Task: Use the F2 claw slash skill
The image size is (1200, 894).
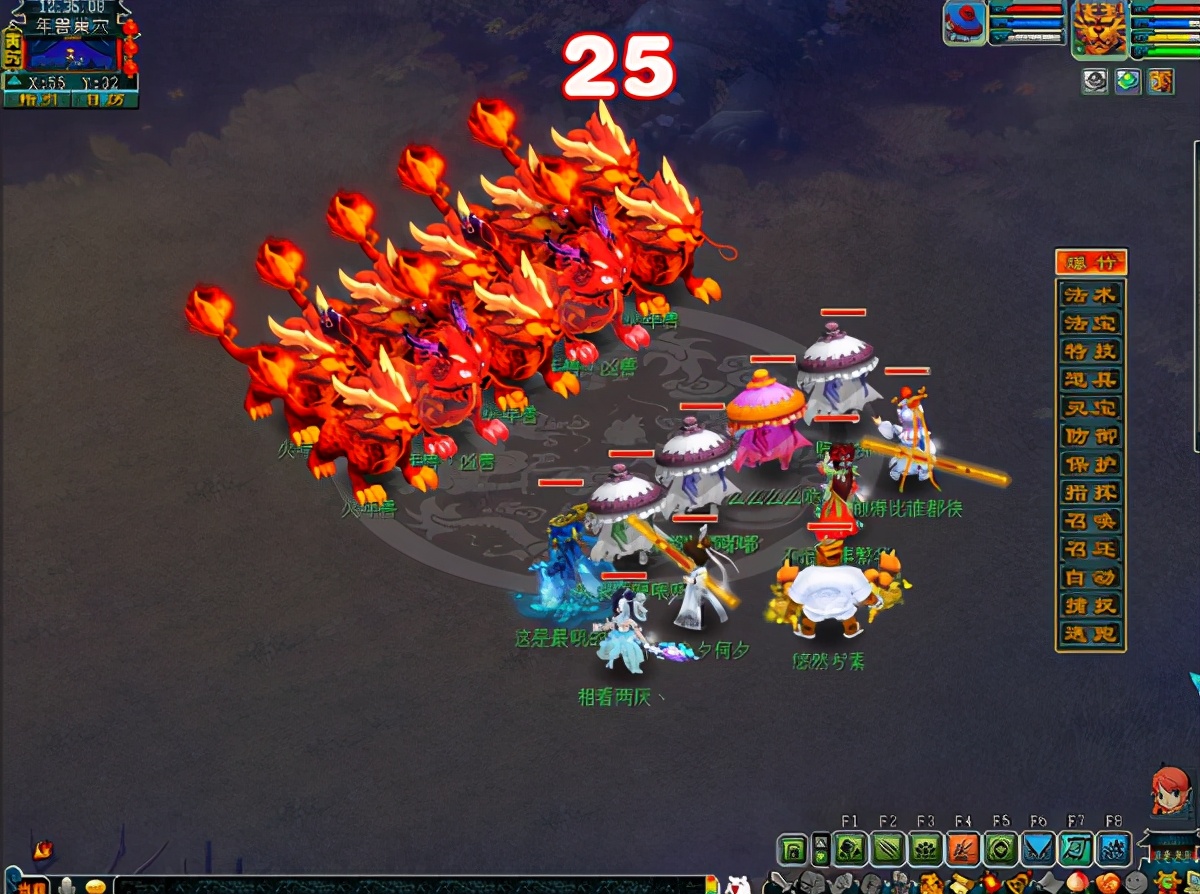Action: coord(887,849)
